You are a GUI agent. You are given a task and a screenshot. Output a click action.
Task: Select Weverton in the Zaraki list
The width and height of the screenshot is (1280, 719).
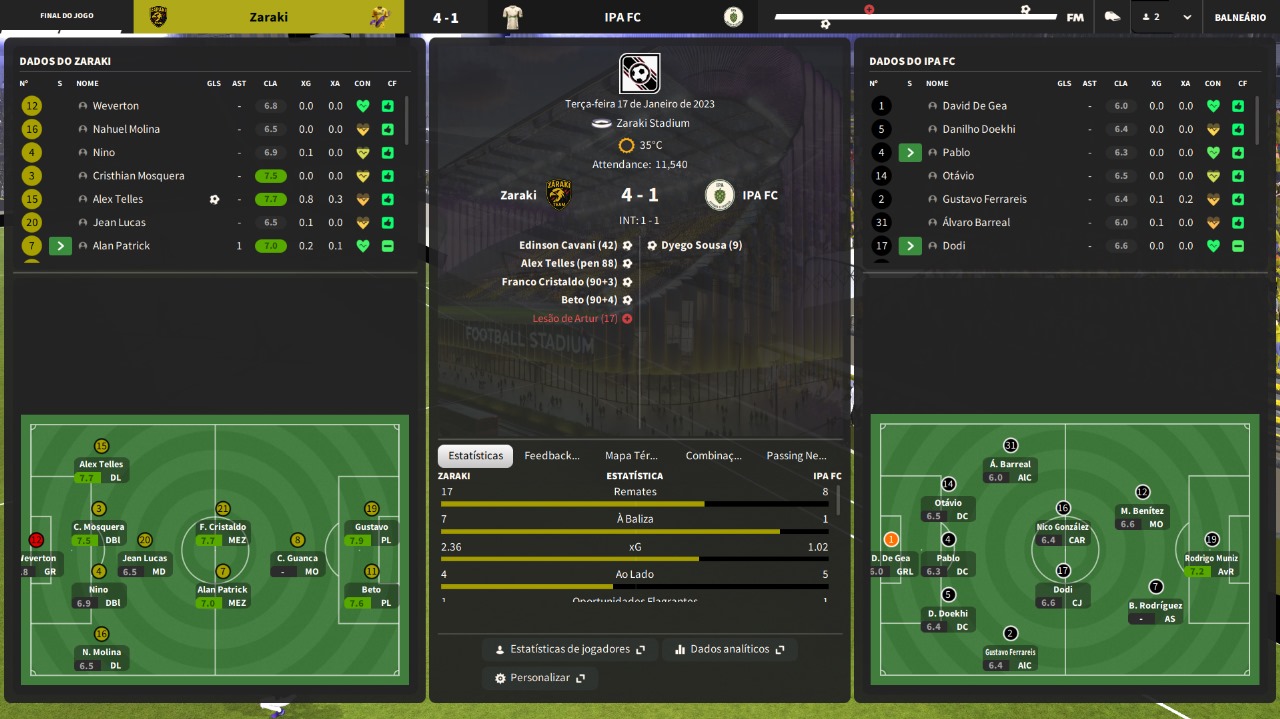[116, 106]
